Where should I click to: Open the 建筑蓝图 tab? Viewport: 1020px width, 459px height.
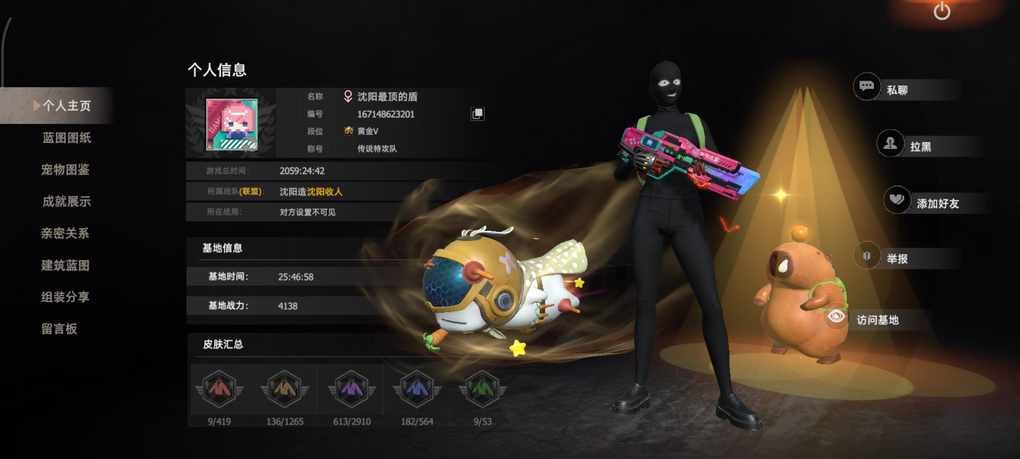[x=66, y=265]
